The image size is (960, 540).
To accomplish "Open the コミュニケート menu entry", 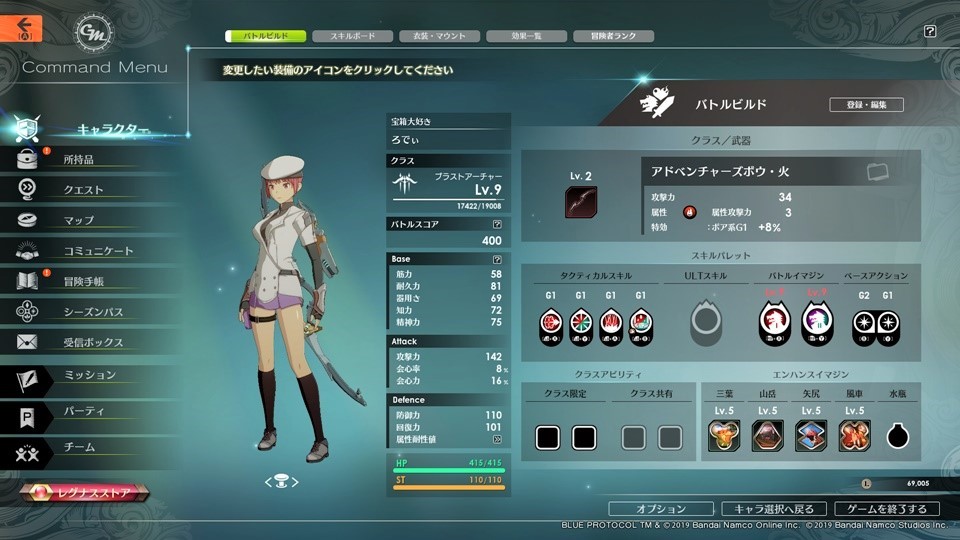I will tap(97, 251).
